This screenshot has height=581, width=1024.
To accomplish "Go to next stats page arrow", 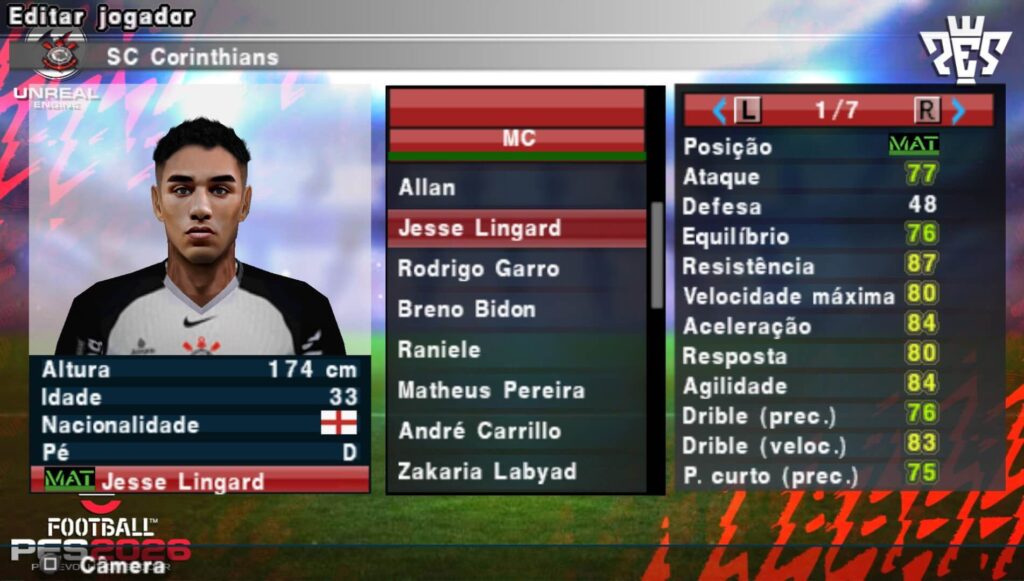I will pos(958,110).
